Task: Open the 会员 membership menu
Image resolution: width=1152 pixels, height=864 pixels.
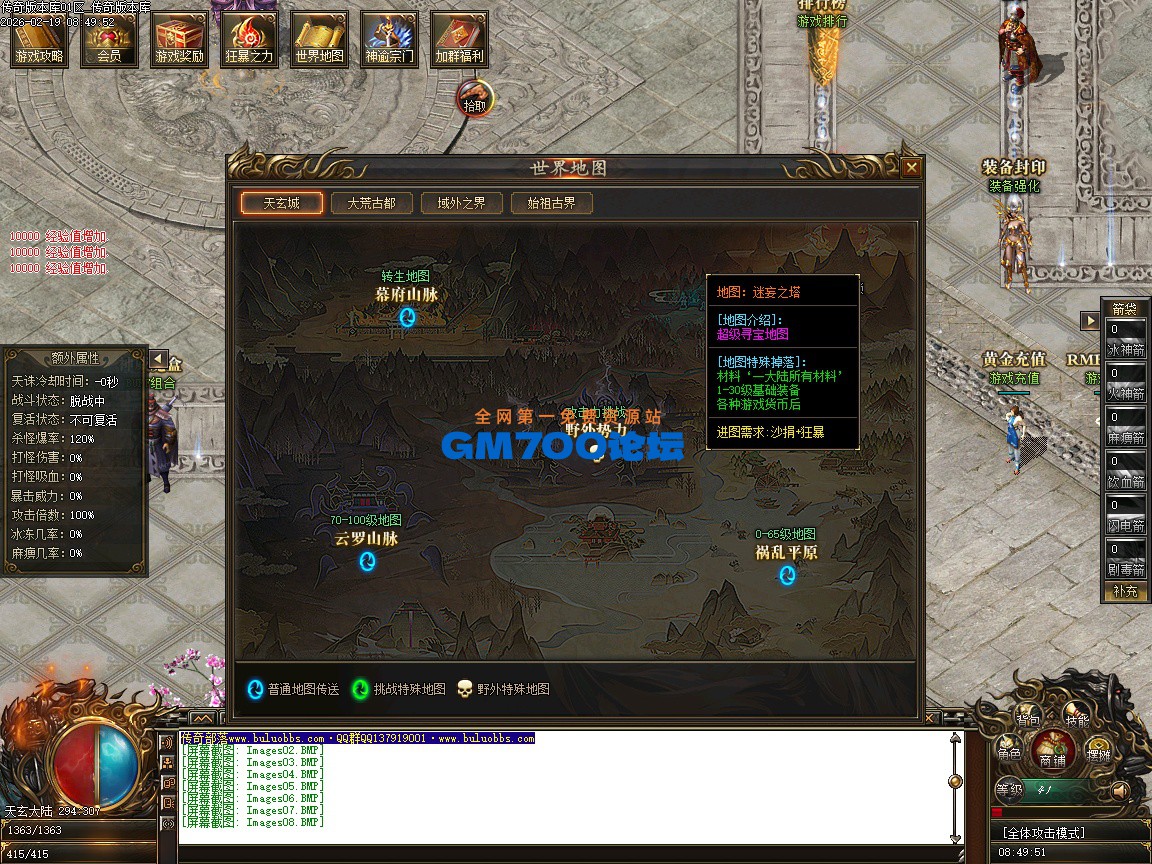Action: 109,40
